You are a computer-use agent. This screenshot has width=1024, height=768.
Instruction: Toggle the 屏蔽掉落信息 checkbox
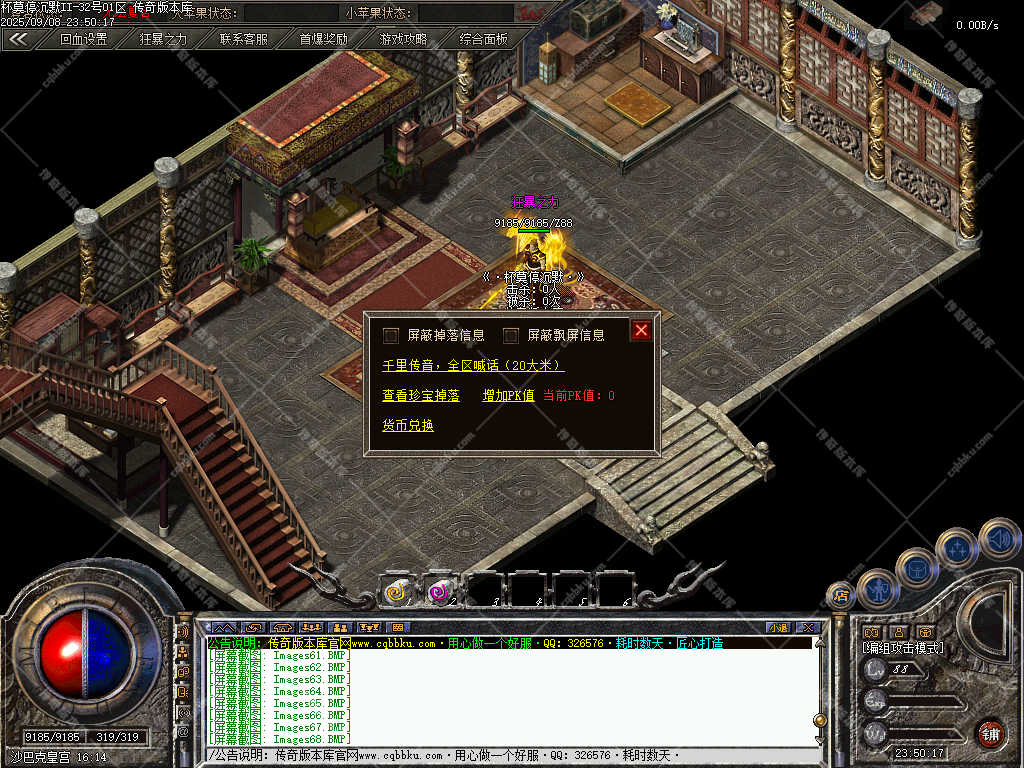[391, 335]
